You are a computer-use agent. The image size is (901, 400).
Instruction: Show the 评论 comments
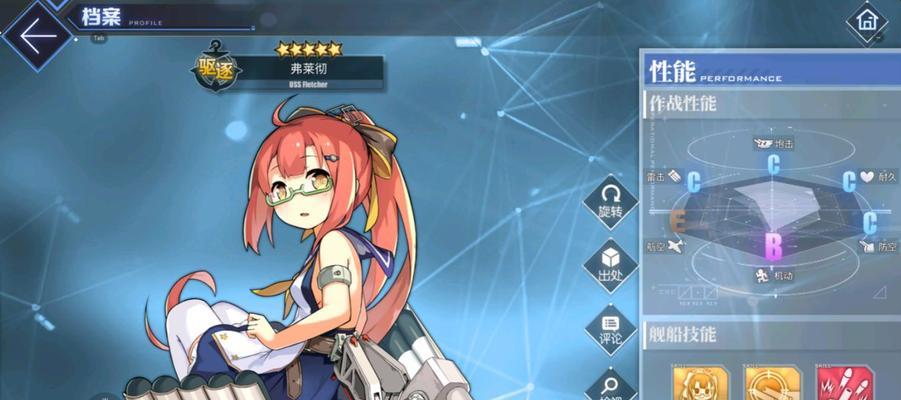click(610, 327)
